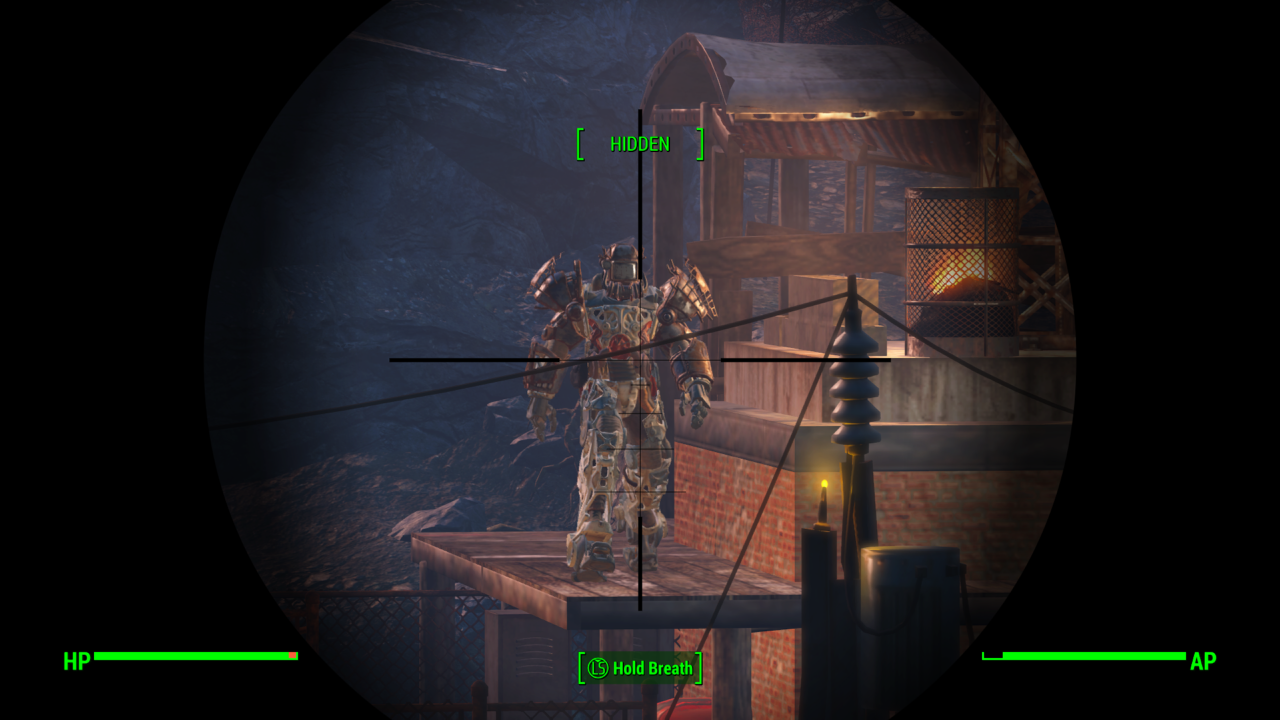Click the red damage segment of the HP bar
The image size is (1280, 720).
point(292,657)
